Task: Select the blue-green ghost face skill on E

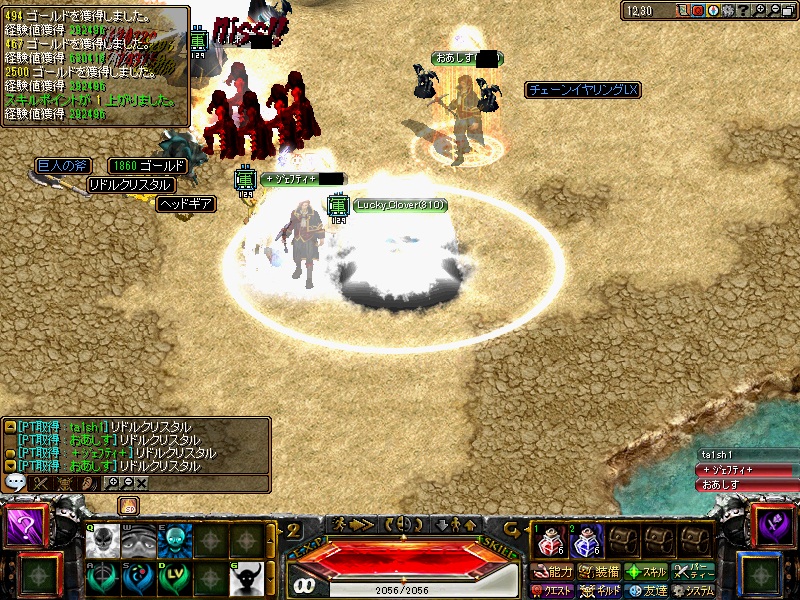Action: [x=173, y=541]
